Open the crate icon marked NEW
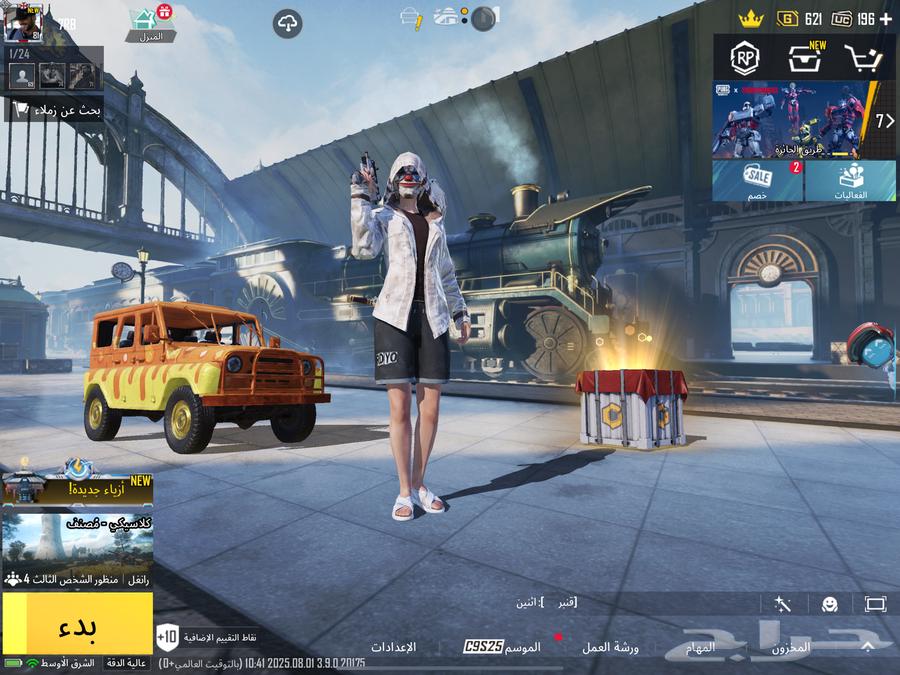 coord(804,58)
